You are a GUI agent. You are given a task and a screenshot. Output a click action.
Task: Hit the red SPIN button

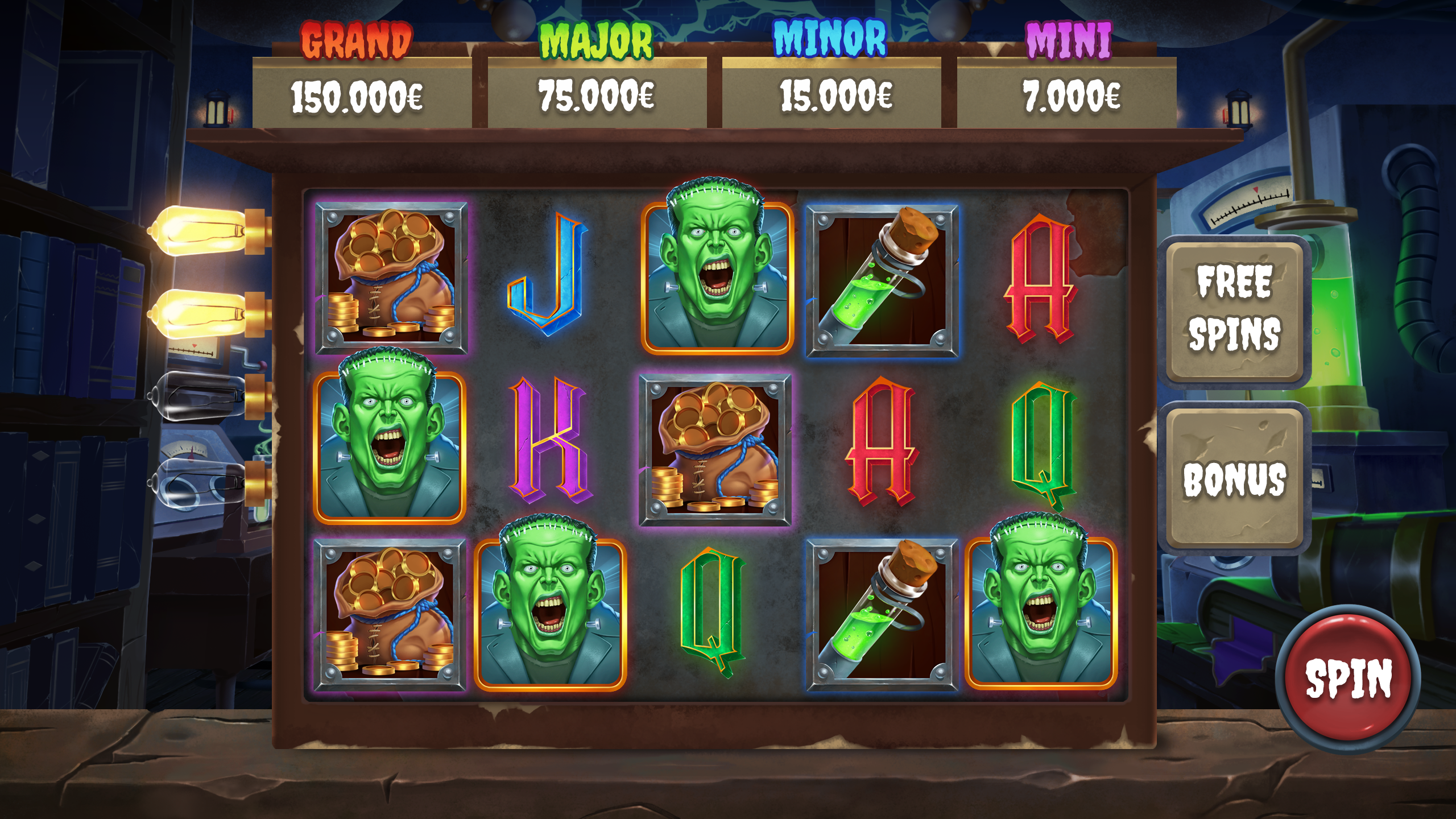[1347, 677]
